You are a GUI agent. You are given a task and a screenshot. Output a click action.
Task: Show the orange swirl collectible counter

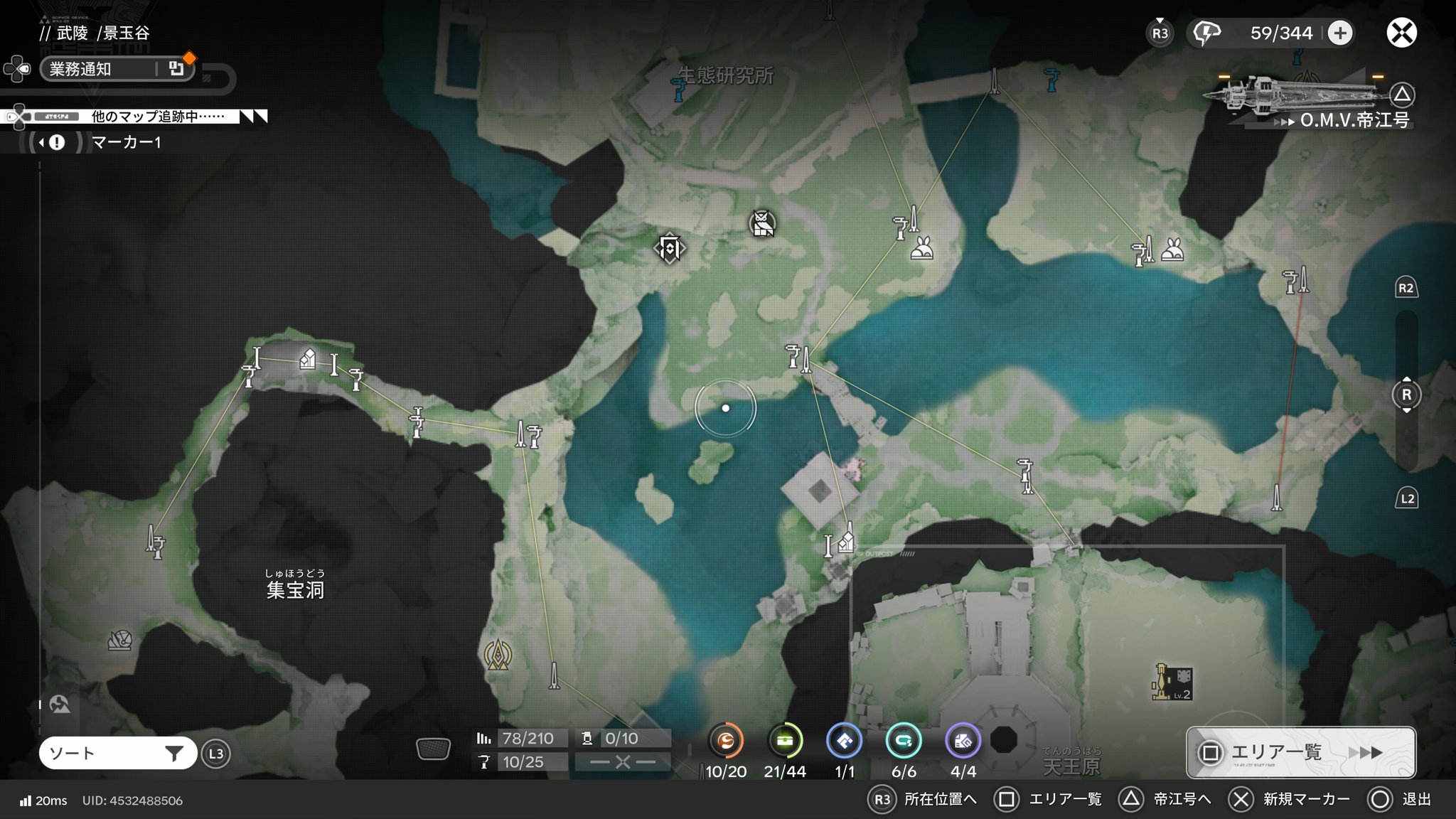coord(726,742)
